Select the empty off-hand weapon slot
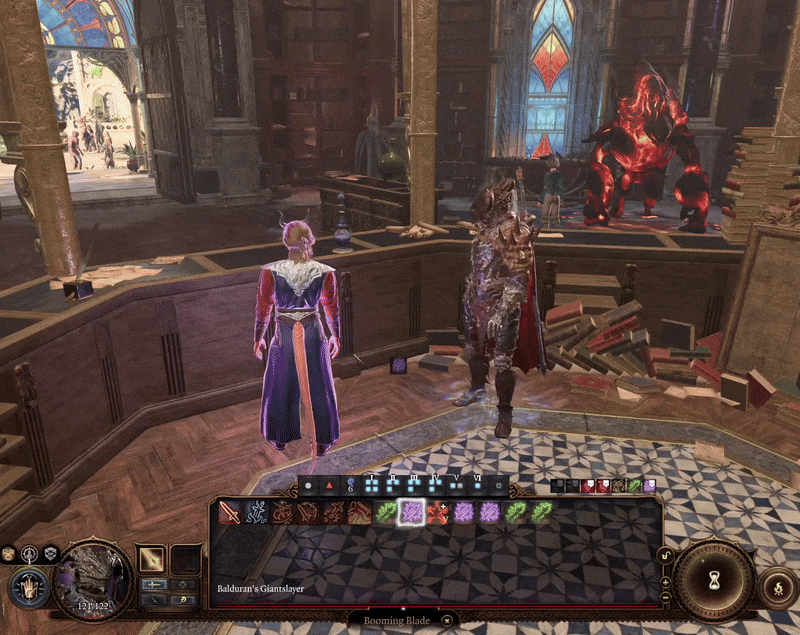 tap(186, 560)
